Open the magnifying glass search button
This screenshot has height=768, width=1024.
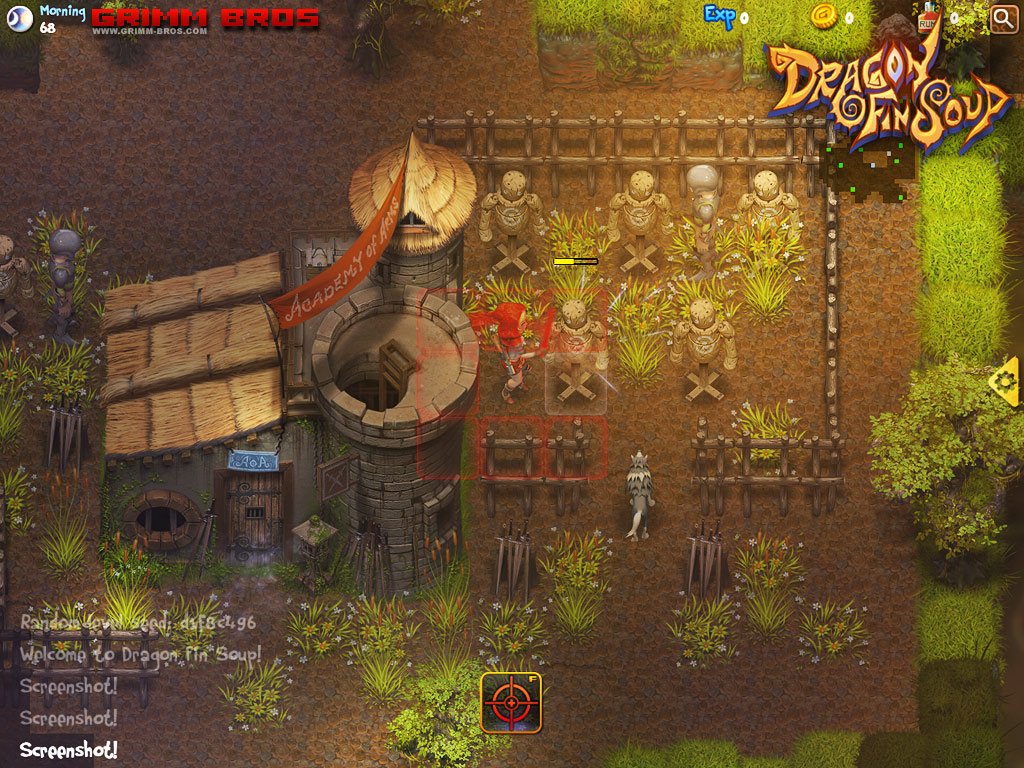pyautogui.click(x=1003, y=18)
